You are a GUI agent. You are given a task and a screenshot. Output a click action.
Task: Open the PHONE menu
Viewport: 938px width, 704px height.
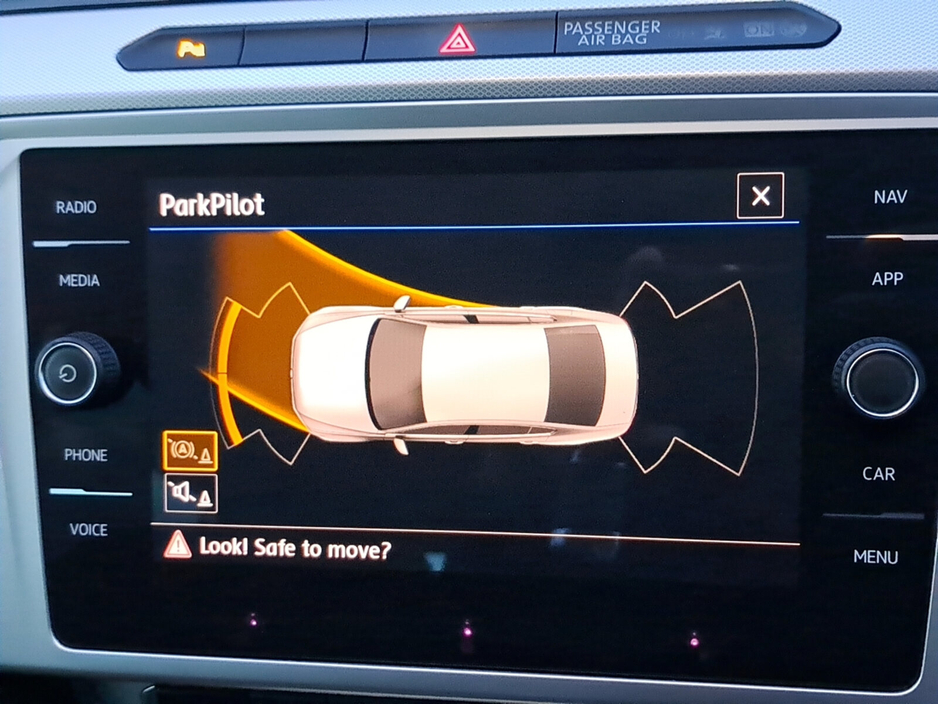86,455
